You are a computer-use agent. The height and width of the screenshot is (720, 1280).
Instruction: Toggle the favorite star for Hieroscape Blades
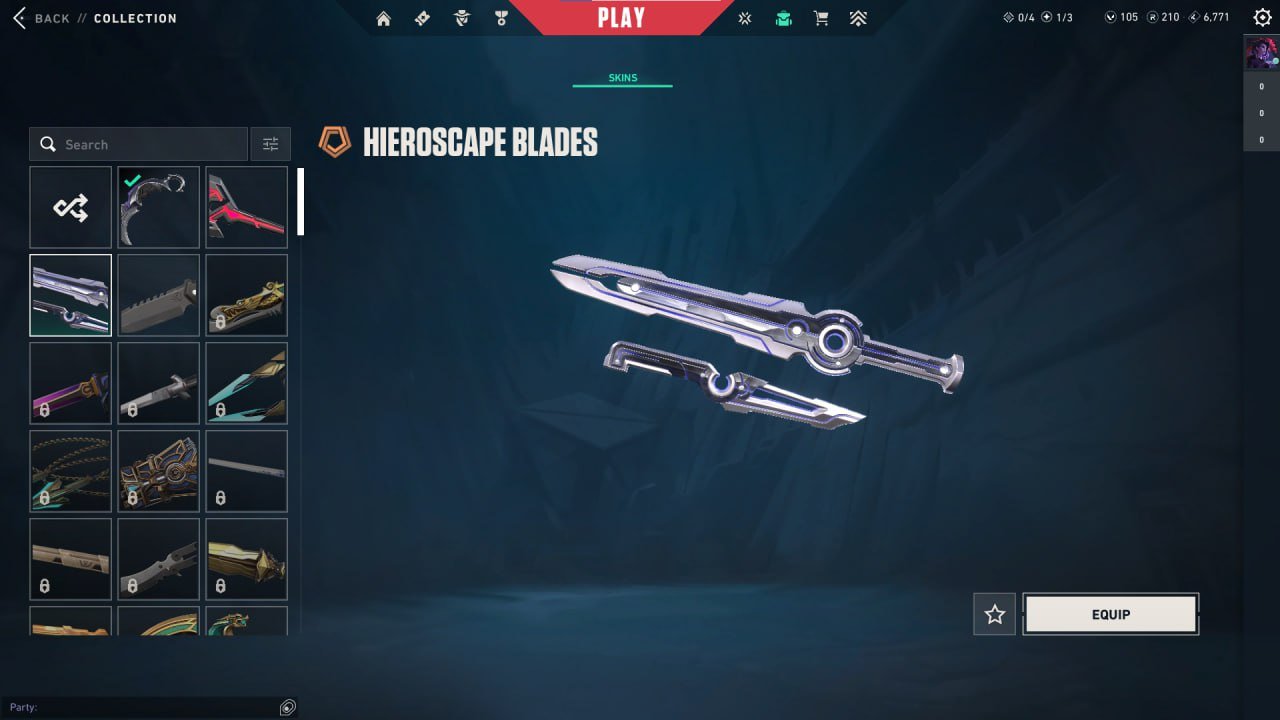tap(994, 614)
